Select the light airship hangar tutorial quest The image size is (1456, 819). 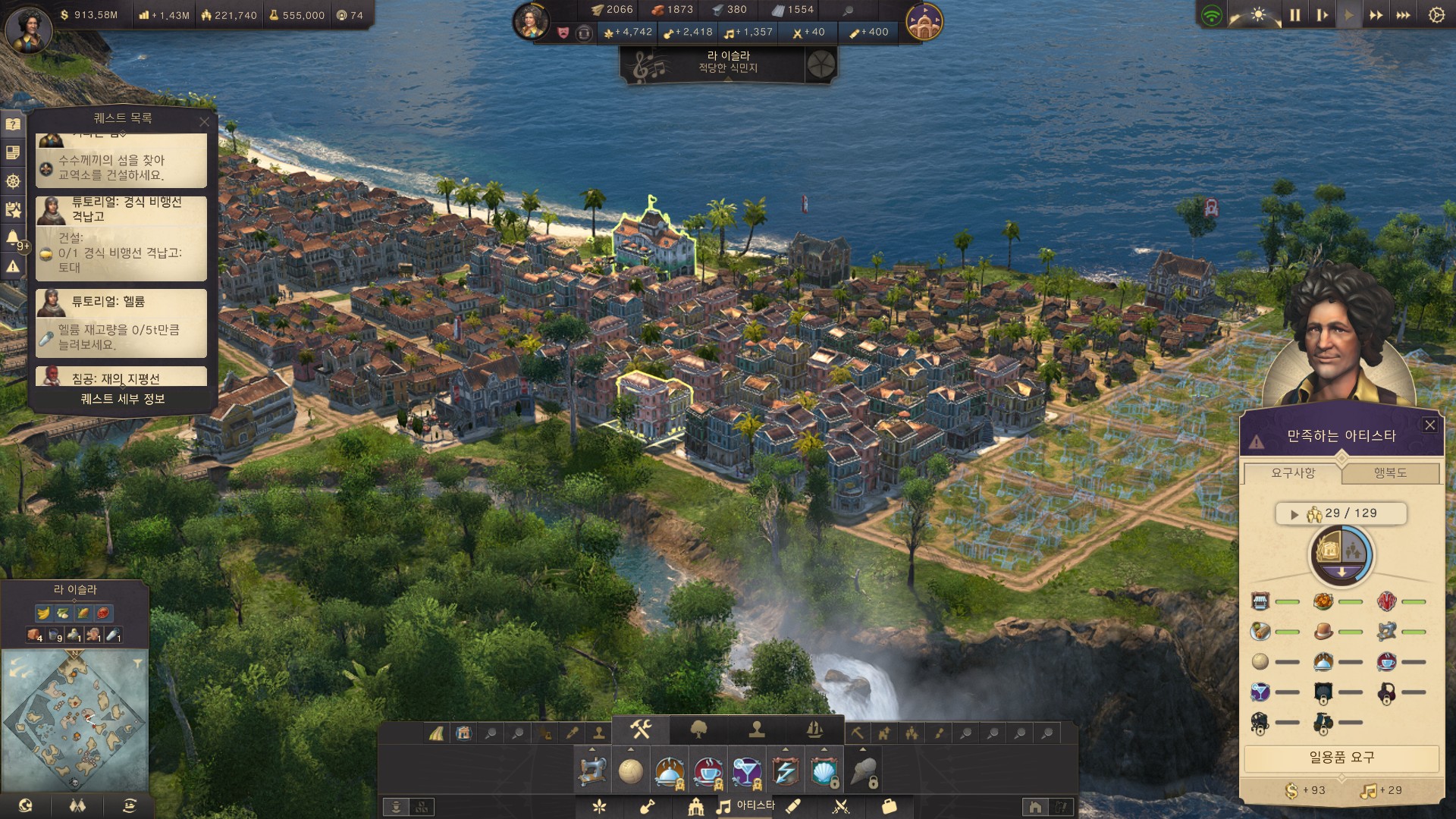click(x=121, y=238)
